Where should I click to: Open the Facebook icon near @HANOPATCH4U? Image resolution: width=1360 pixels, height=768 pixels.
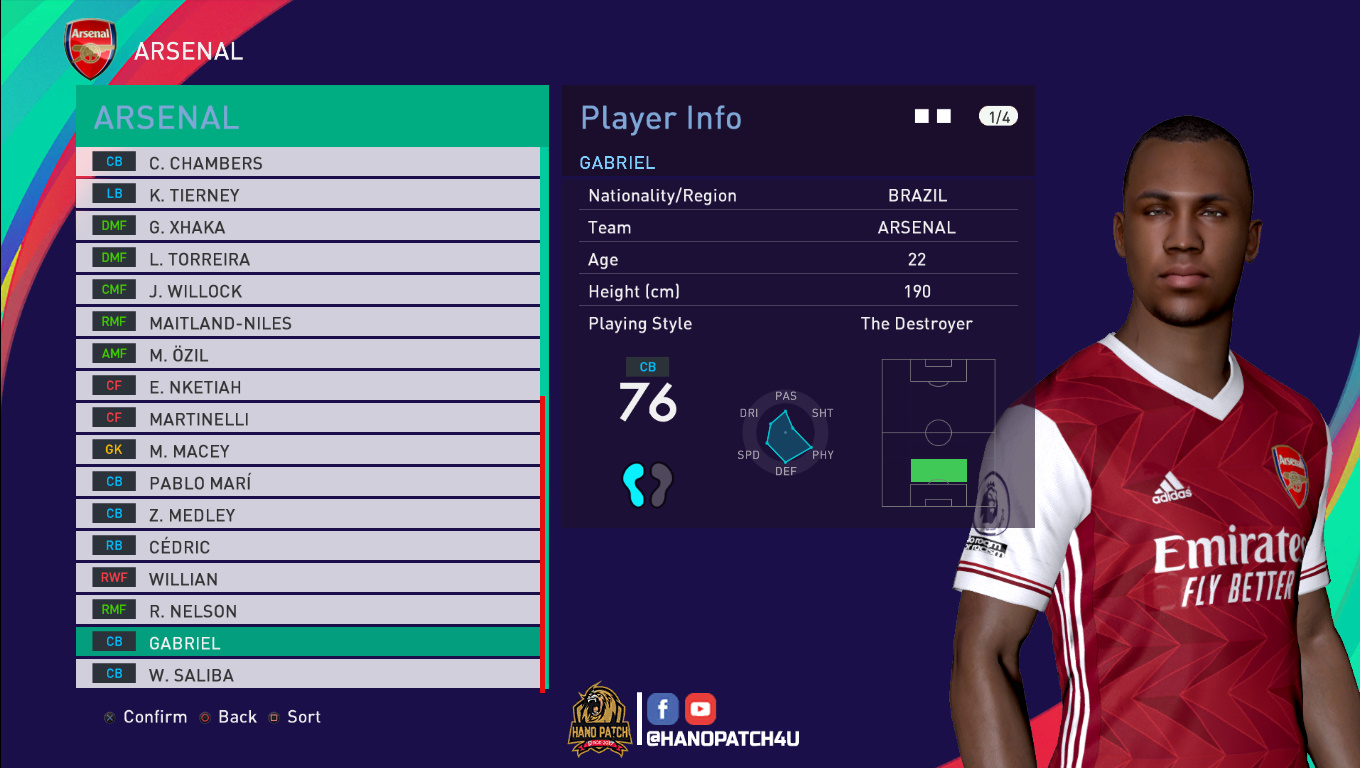pyautogui.click(x=662, y=708)
